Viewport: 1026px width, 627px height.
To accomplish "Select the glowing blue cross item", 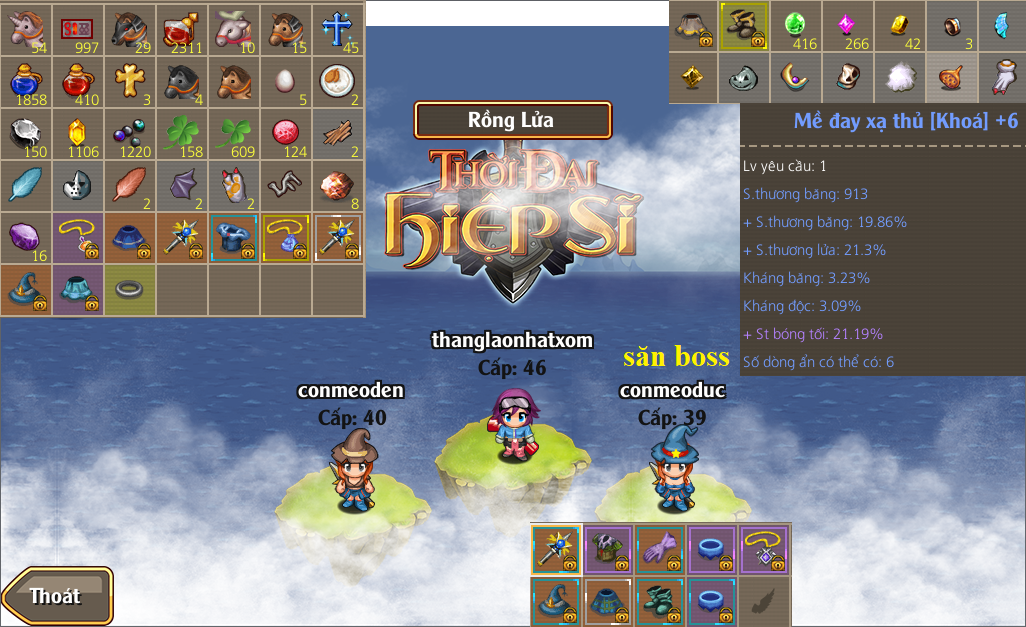I will pyautogui.click(x=338, y=28).
